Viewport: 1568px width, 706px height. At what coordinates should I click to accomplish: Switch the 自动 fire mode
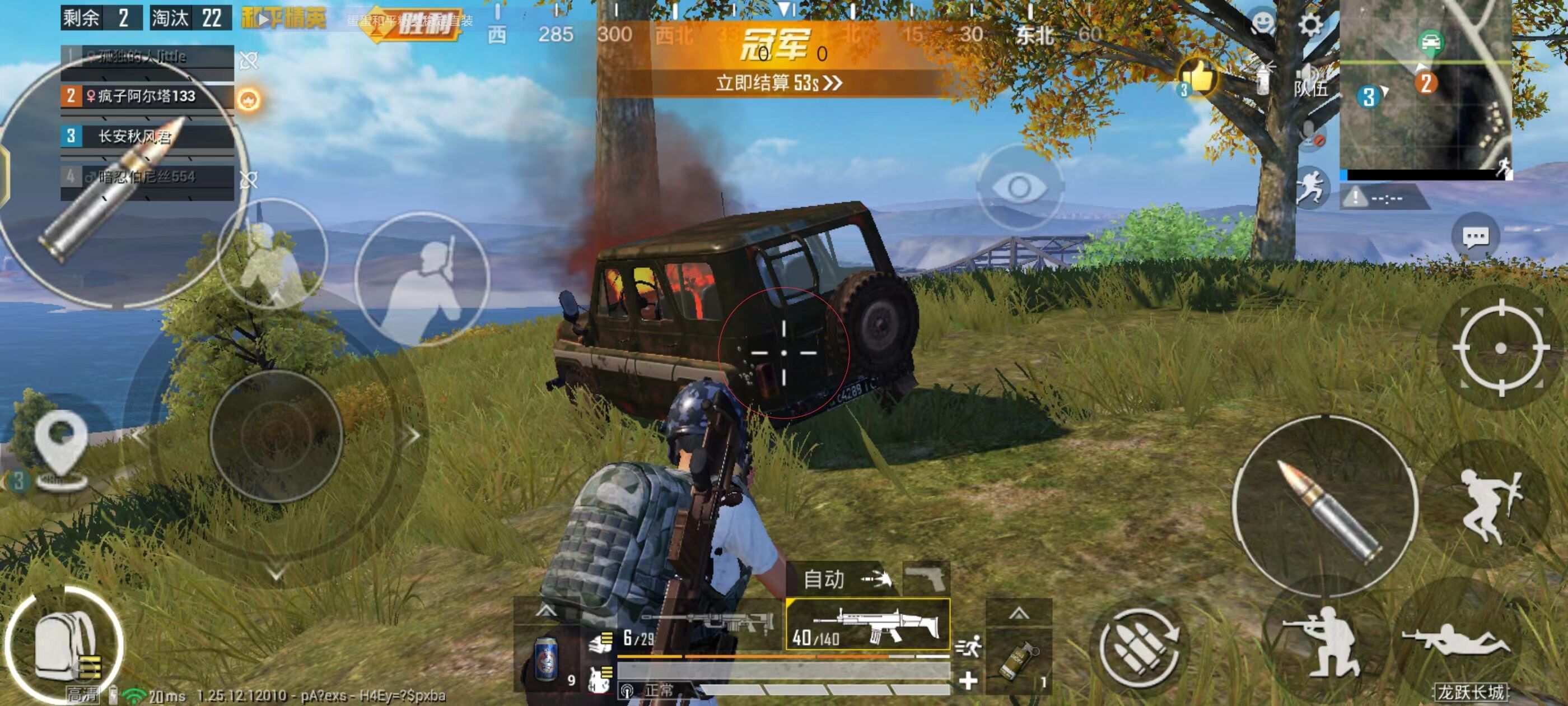(x=846, y=579)
